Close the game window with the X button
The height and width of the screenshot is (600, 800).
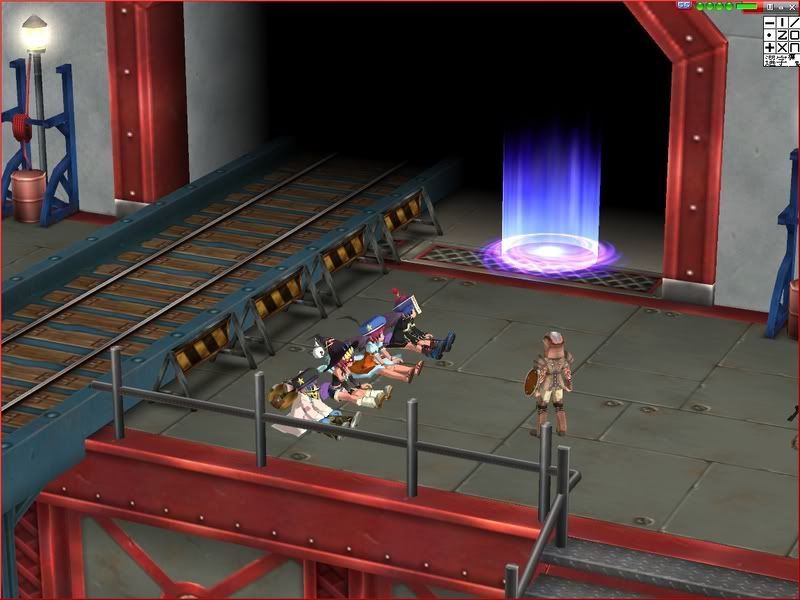point(792,6)
